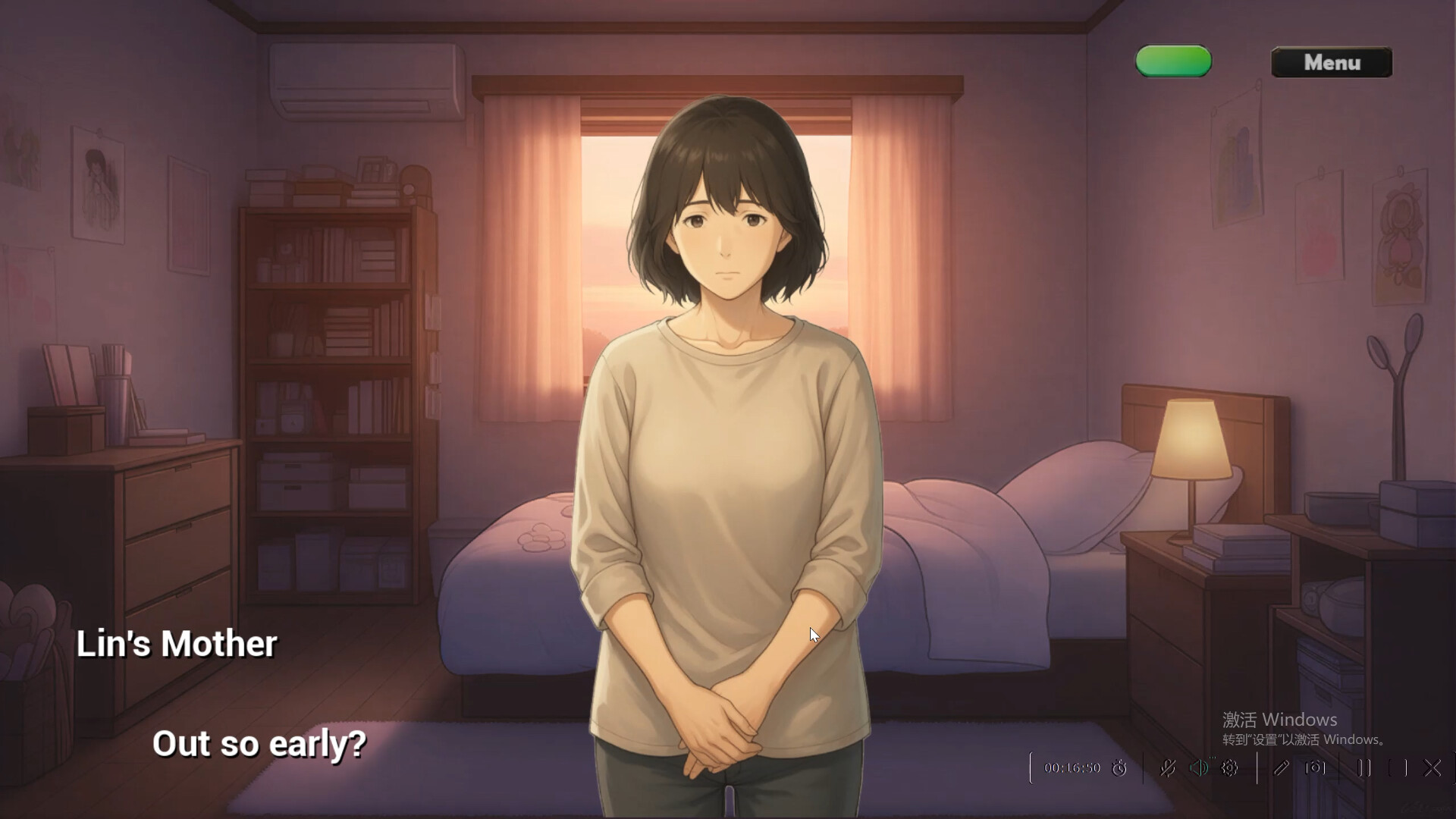Select the pencil annotation tool
Screen dimensions: 1456x819
point(1282,767)
